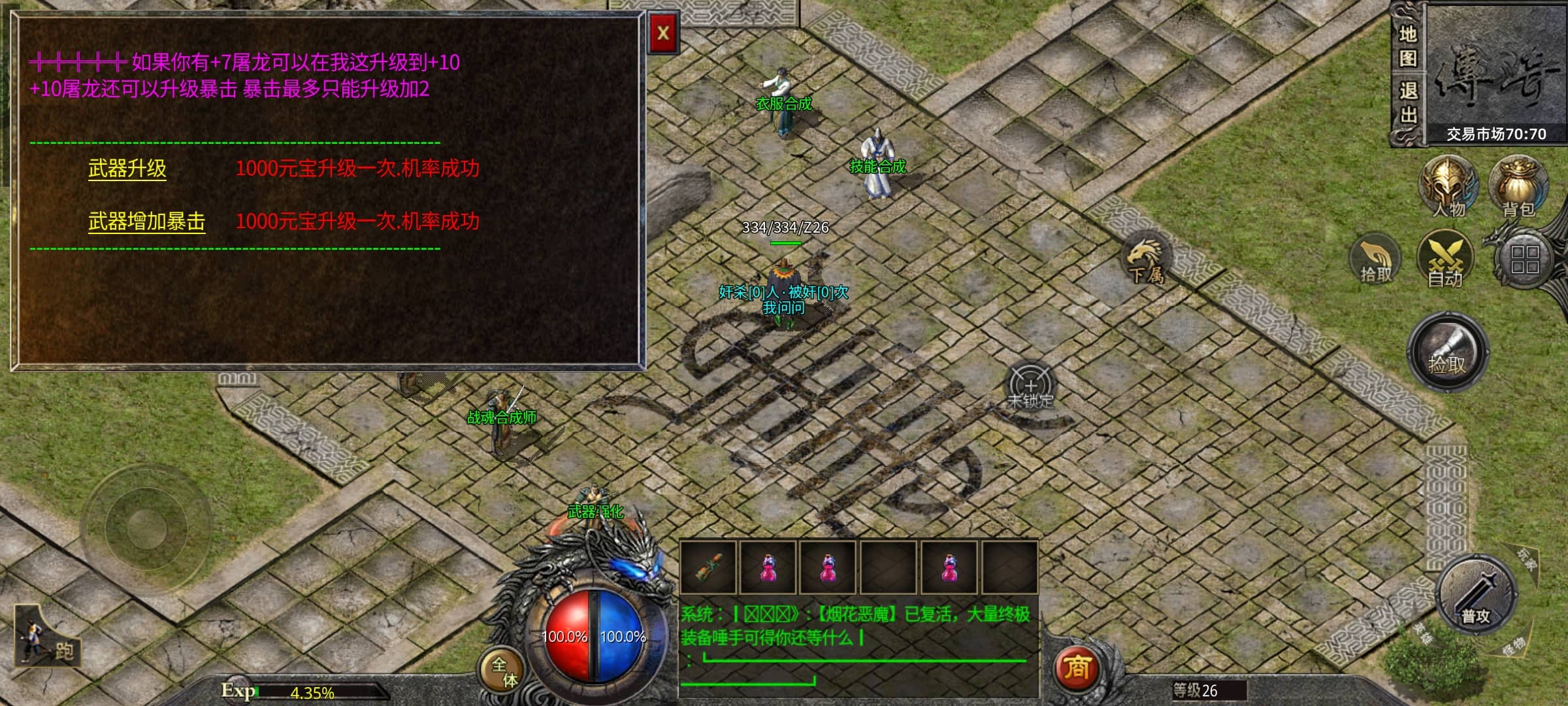Tap the 全体 round button
Screen dimensions: 1568x706
click(503, 671)
